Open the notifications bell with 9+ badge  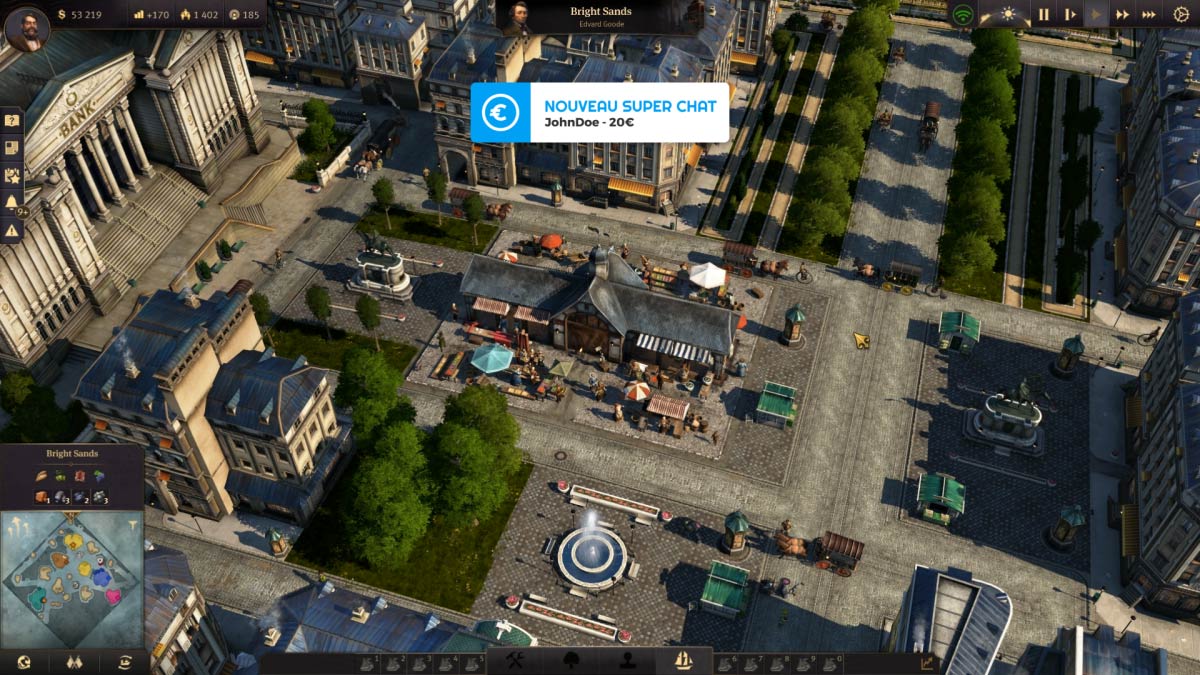(12, 202)
